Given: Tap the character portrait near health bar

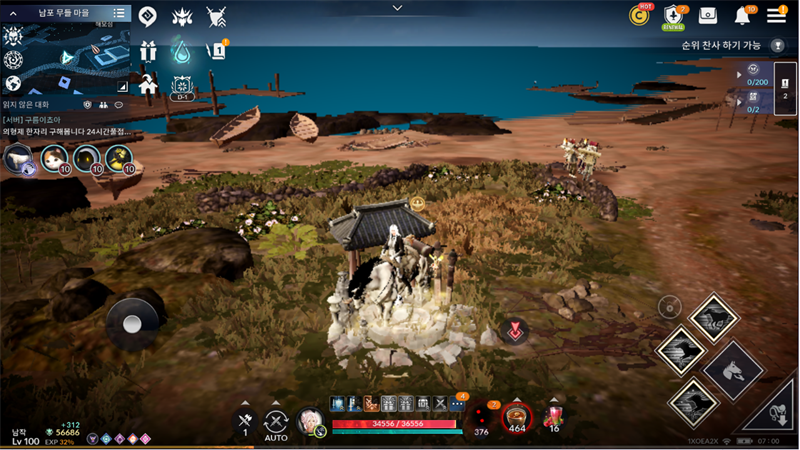Looking at the screenshot, I should pos(310,421).
